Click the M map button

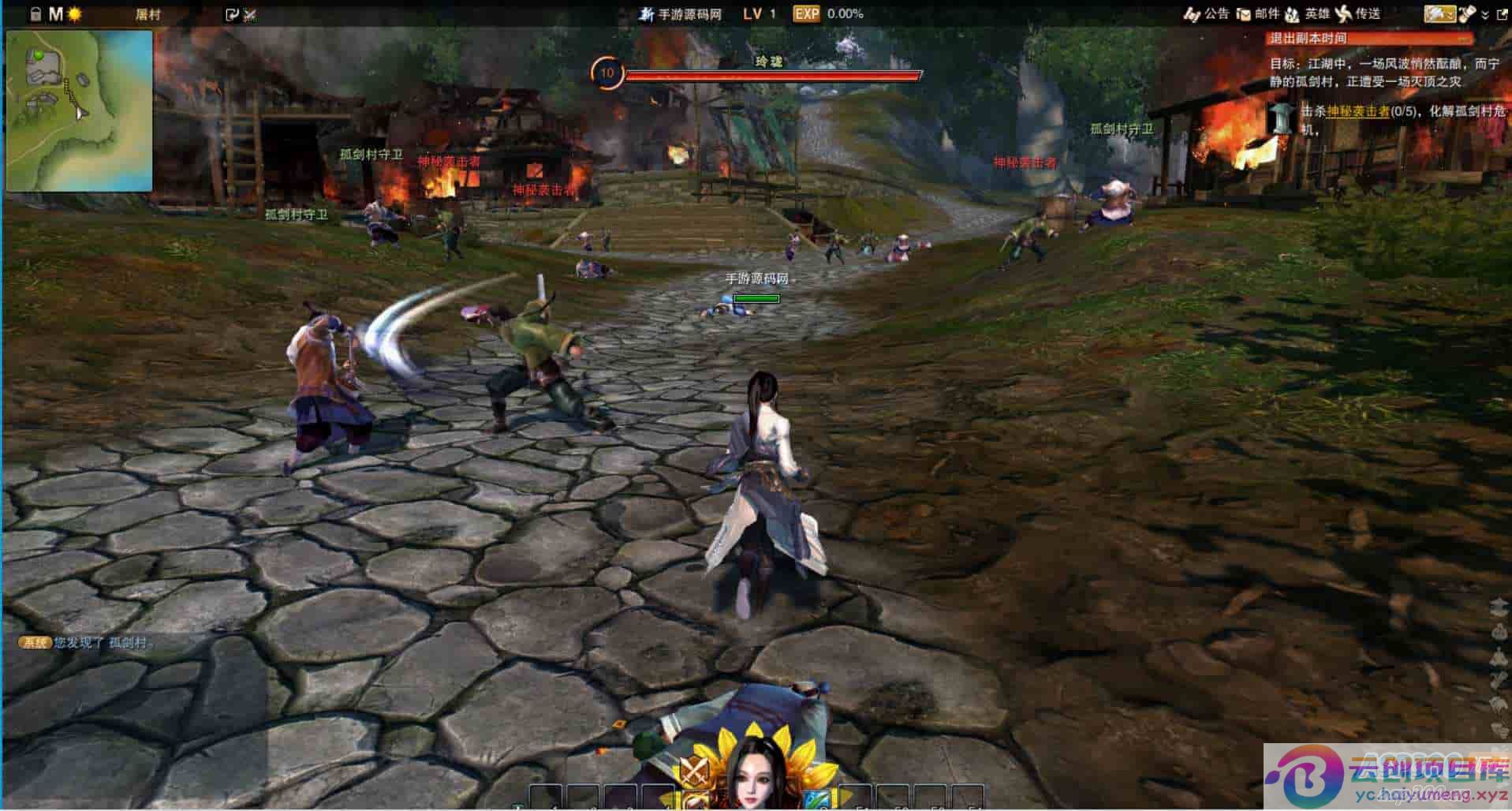[55, 14]
